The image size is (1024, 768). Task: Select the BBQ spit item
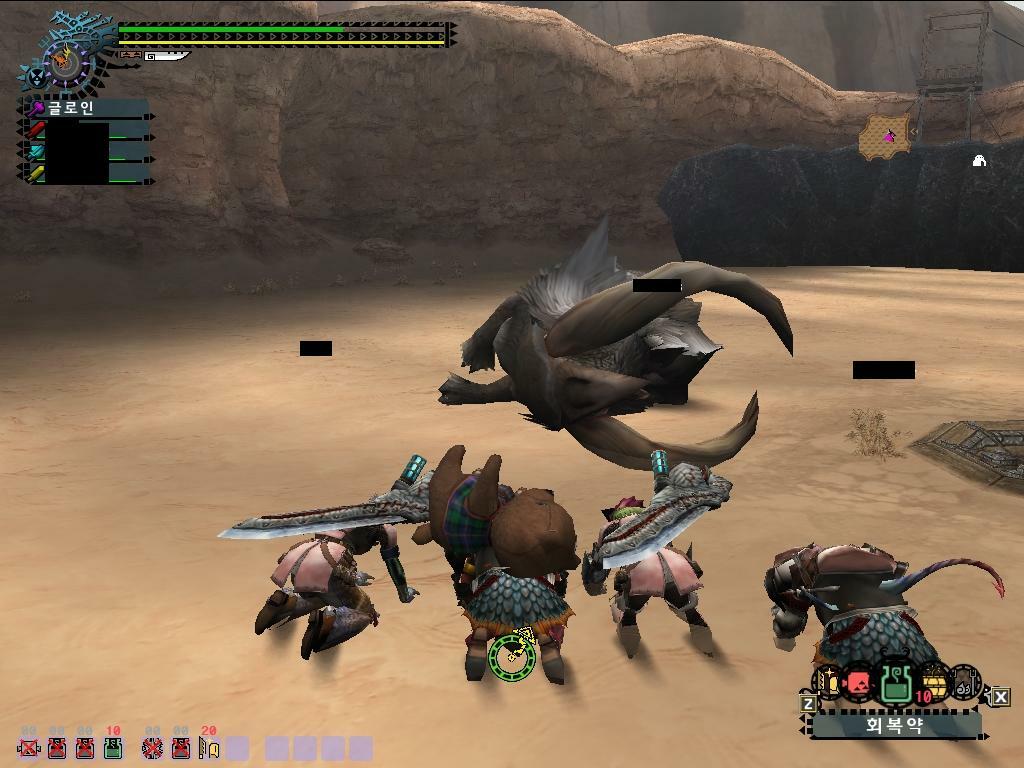965,683
